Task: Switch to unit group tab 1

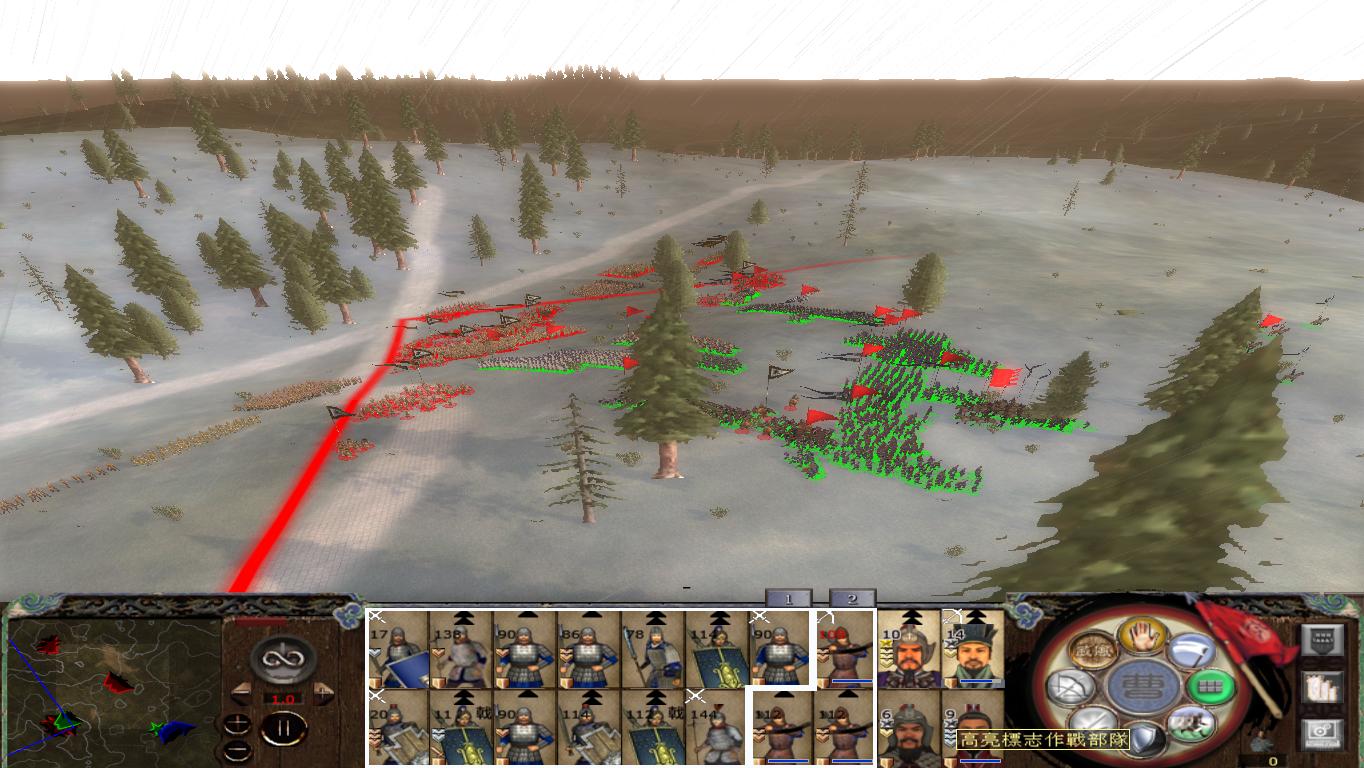Action: pos(791,599)
